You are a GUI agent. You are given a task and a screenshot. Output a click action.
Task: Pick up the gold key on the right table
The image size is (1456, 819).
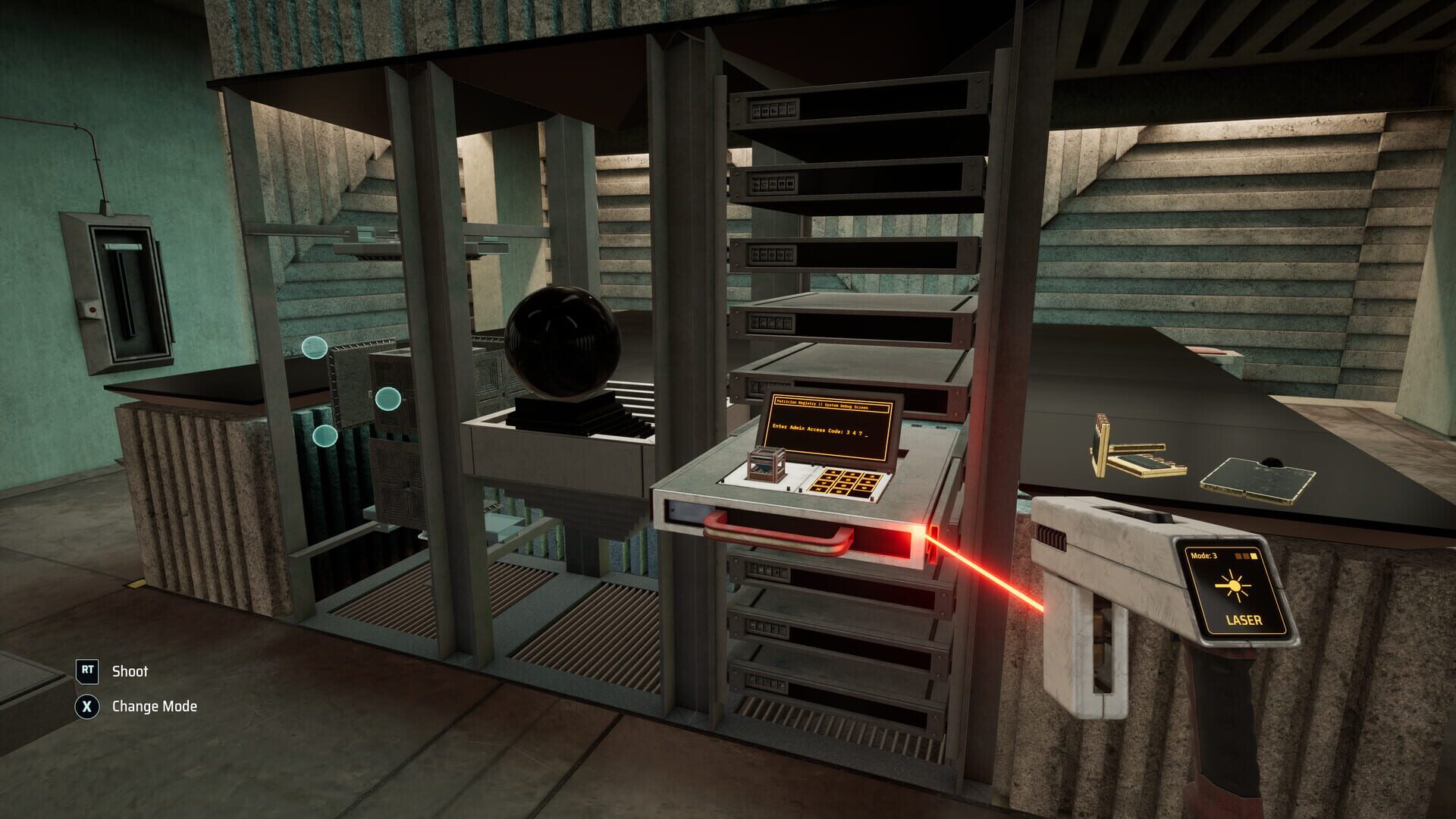click(x=1130, y=447)
